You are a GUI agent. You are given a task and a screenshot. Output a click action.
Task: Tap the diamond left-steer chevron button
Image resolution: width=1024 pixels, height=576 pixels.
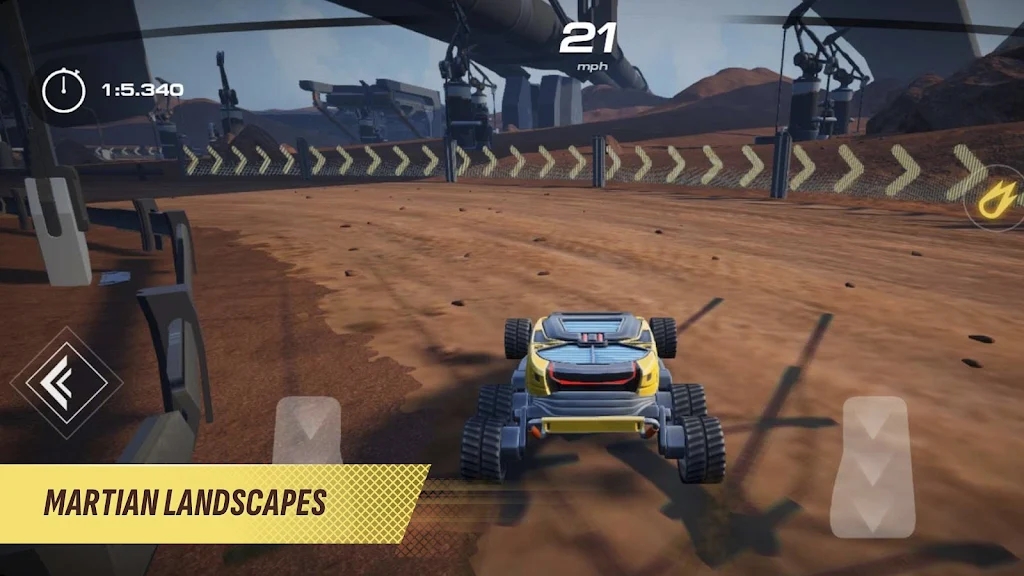66,382
